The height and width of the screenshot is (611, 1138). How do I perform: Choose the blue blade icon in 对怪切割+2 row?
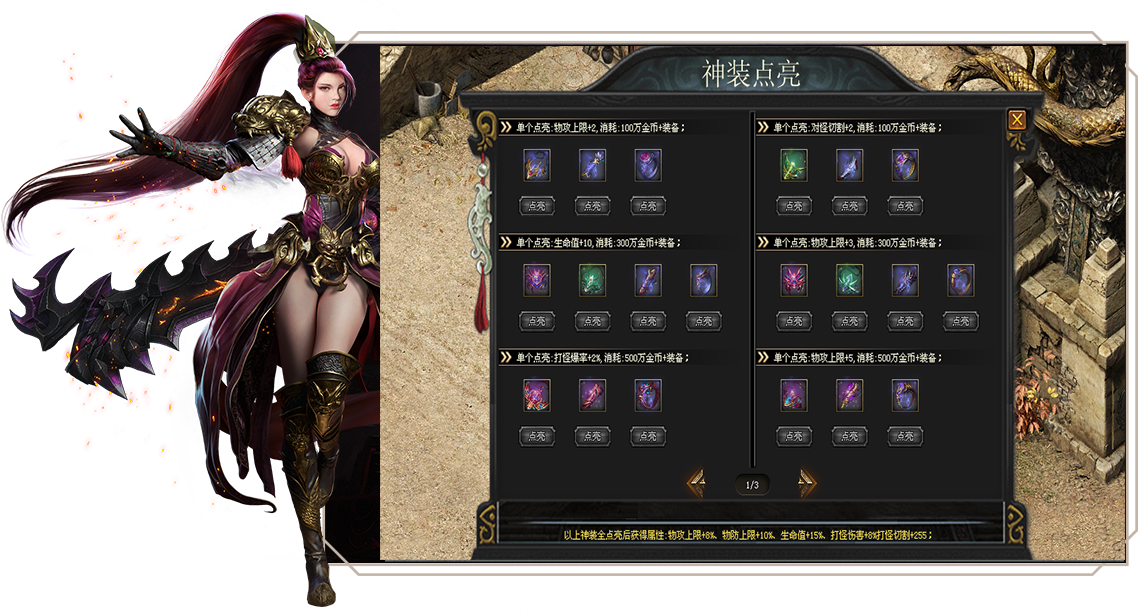coord(849,165)
